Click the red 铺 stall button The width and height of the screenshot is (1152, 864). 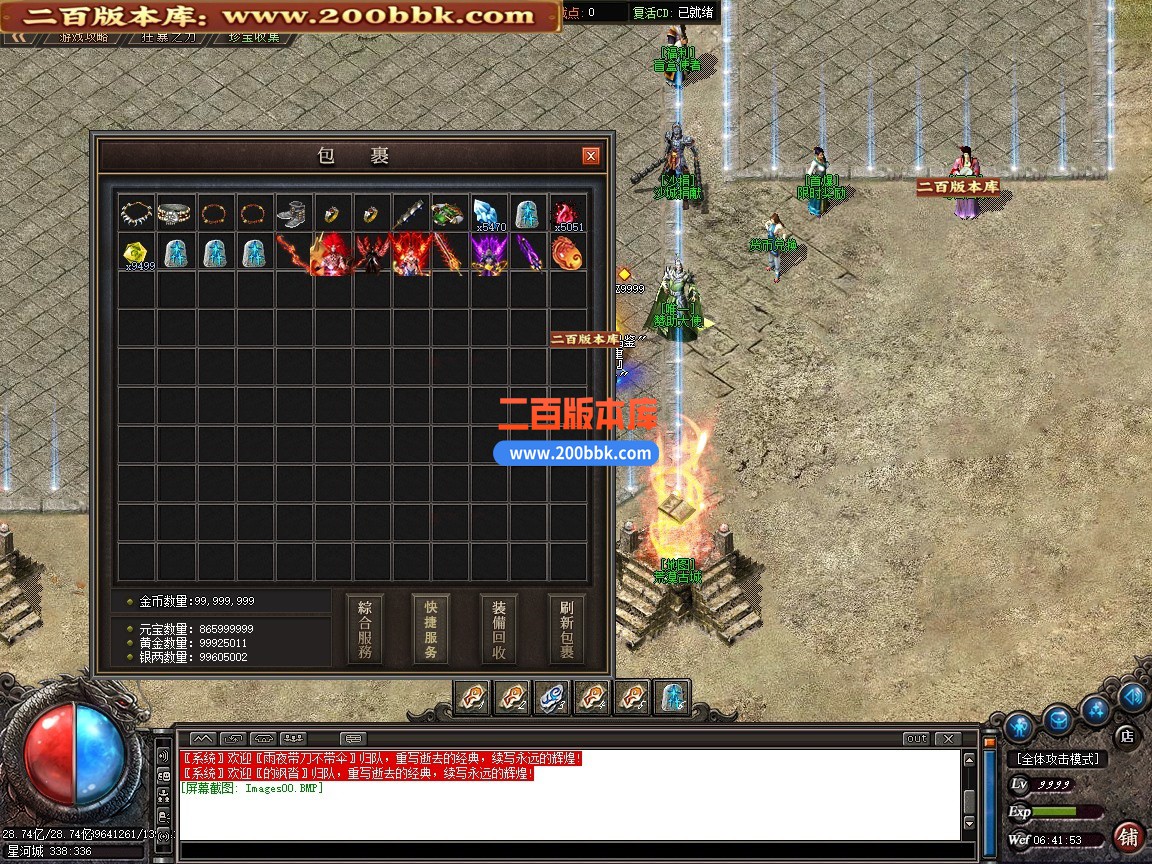1129,836
